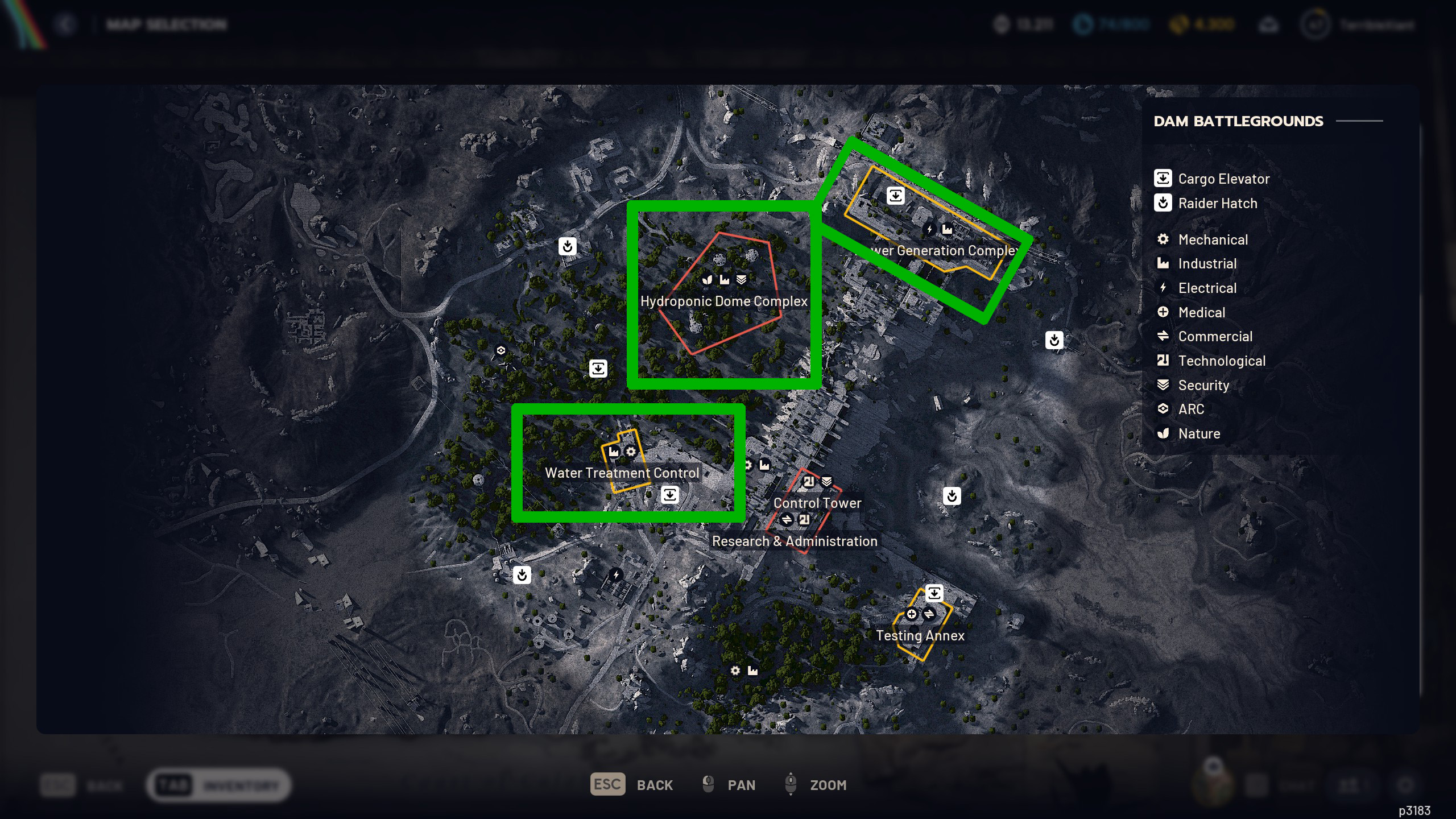The image size is (1456, 819).
Task: Select the Hydroponic Dome Complex map label
Action: point(723,301)
